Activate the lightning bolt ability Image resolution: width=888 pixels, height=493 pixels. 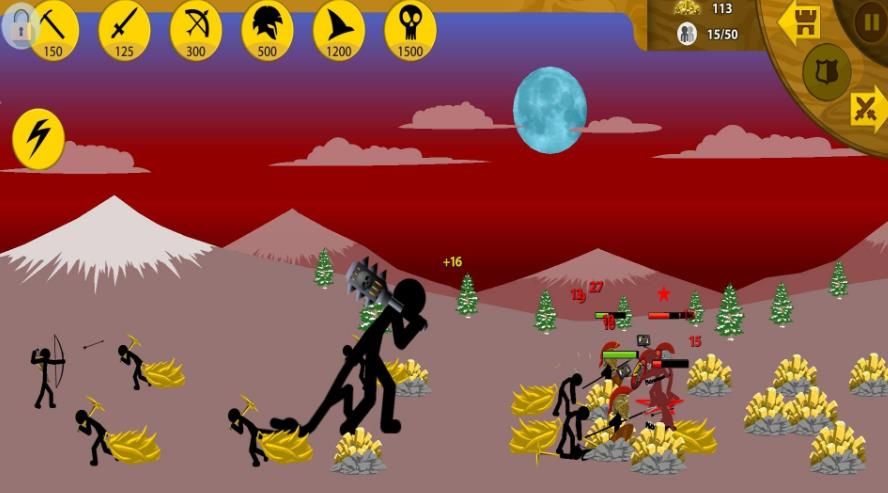pyautogui.click(x=38, y=138)
